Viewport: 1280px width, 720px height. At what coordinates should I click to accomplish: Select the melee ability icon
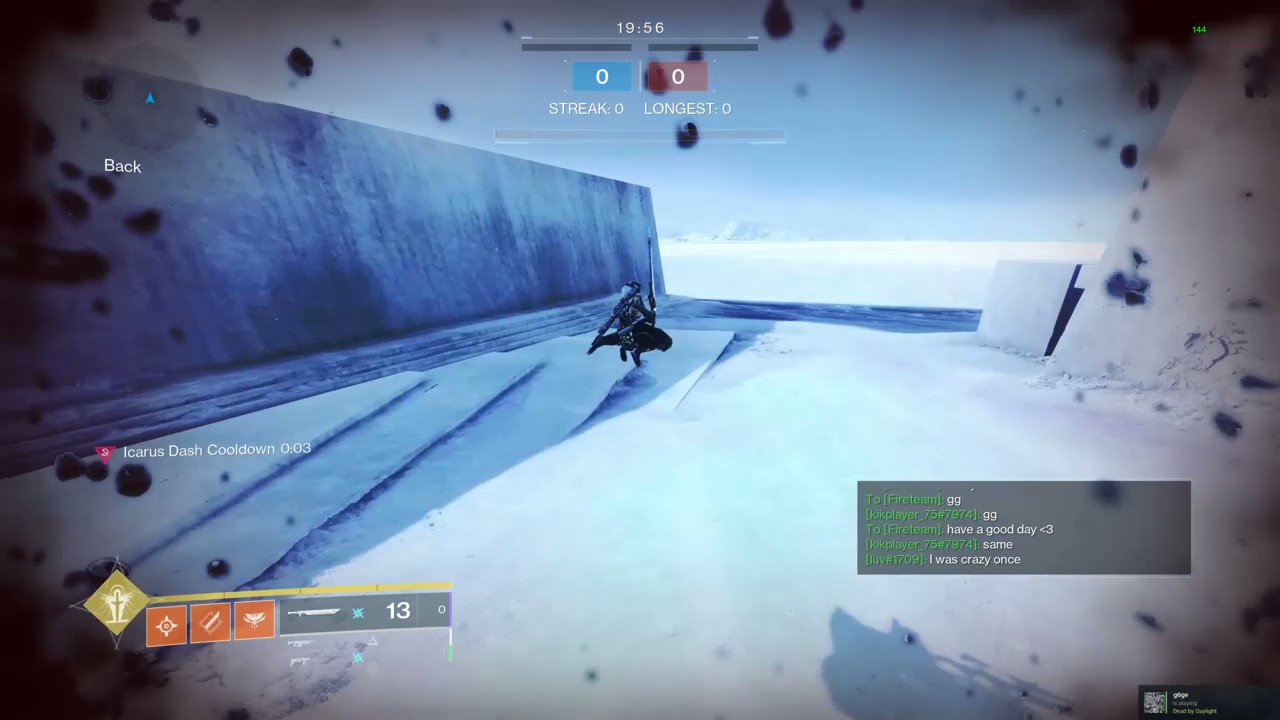(210, 622)
